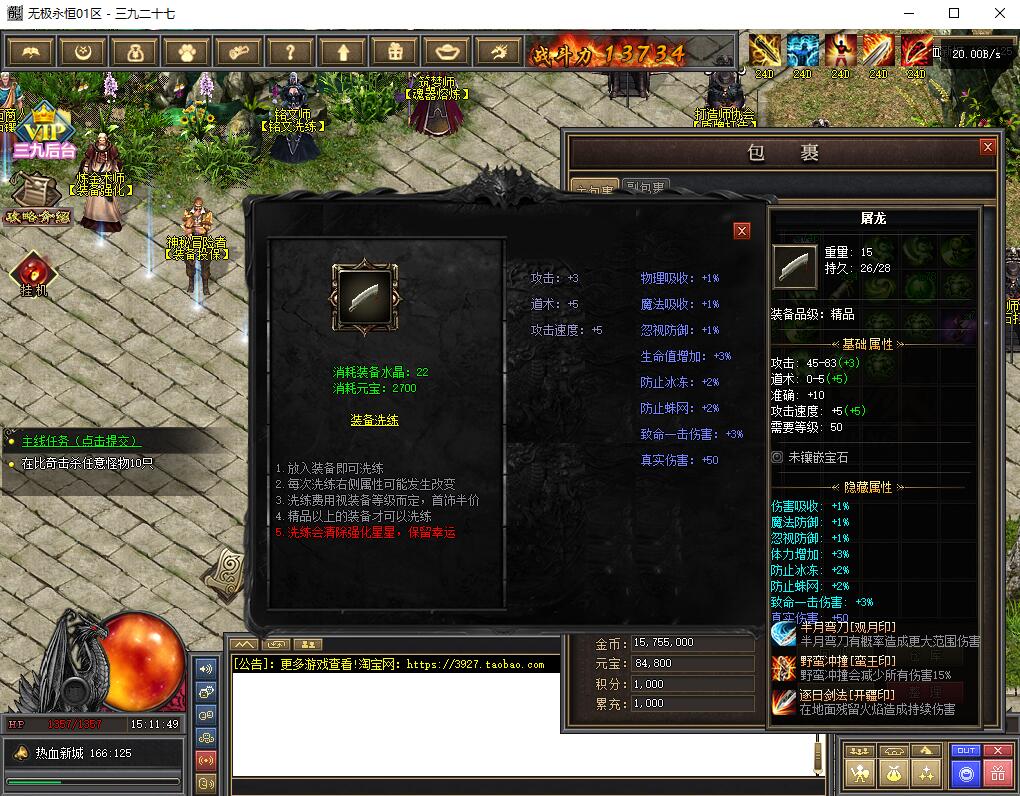Toggle the speaker sound button beside chat

point(207,668)
